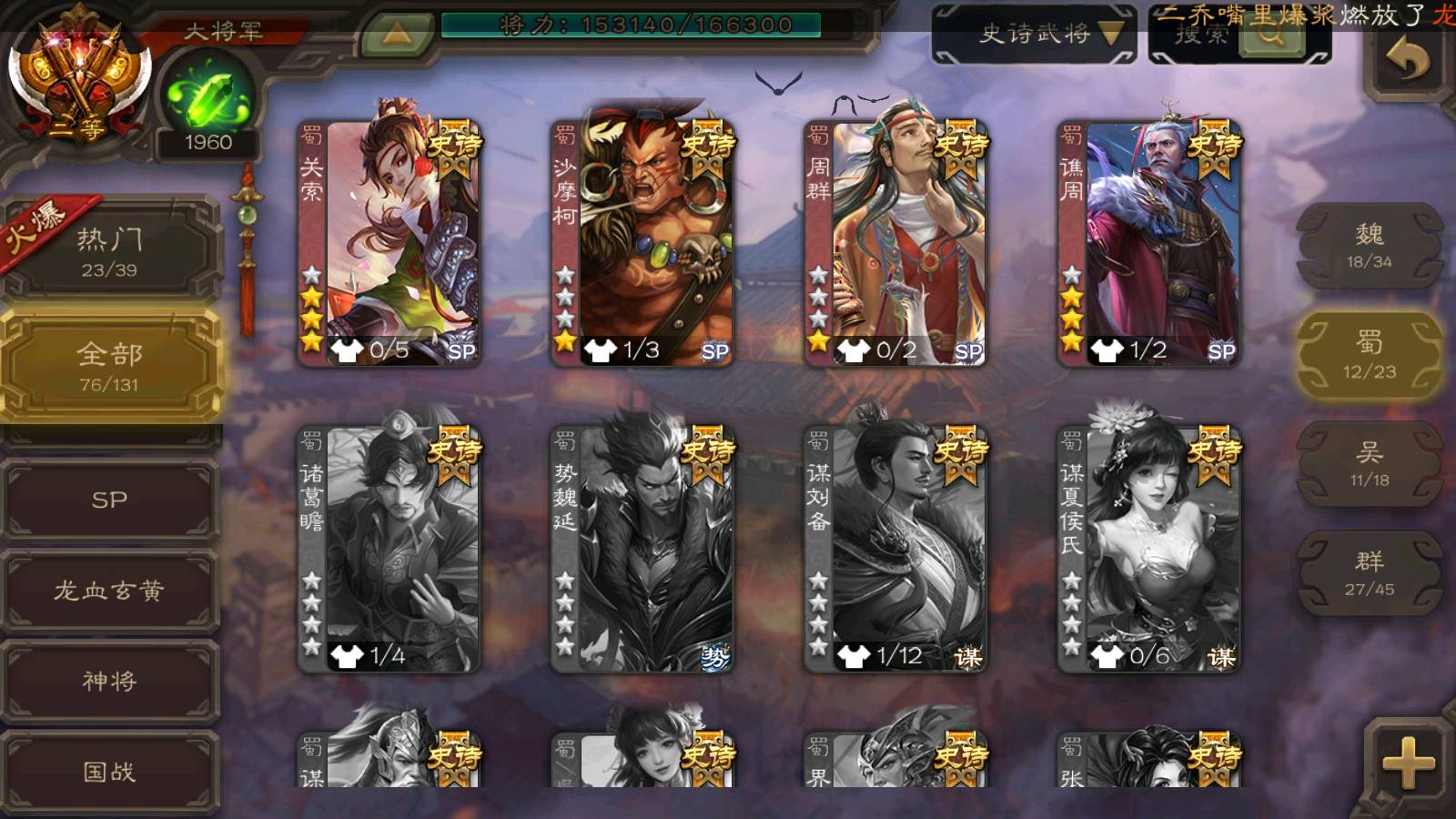Screen dimensions: 1456x819
Task: Select the 关索 general card
Action: (389, 244)
